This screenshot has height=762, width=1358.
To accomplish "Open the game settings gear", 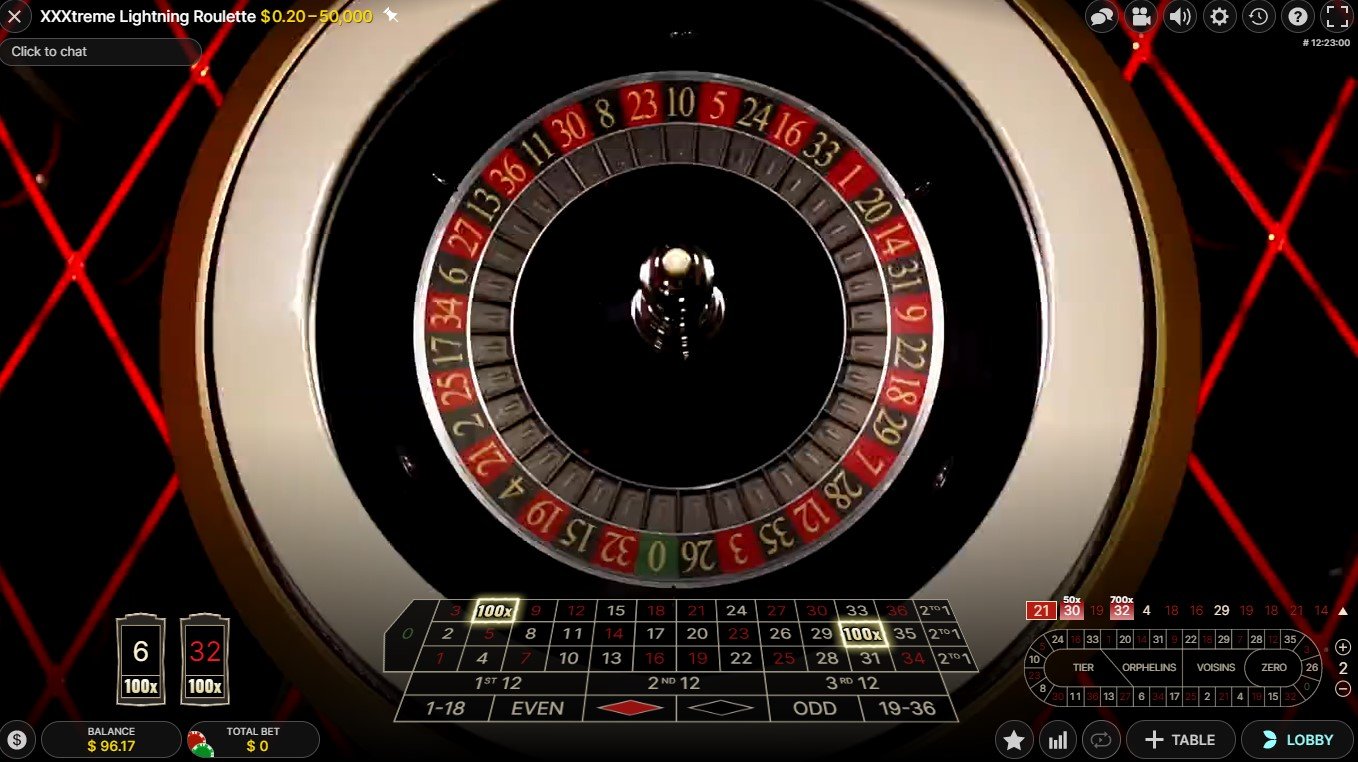I will [x=1219, y=16].
